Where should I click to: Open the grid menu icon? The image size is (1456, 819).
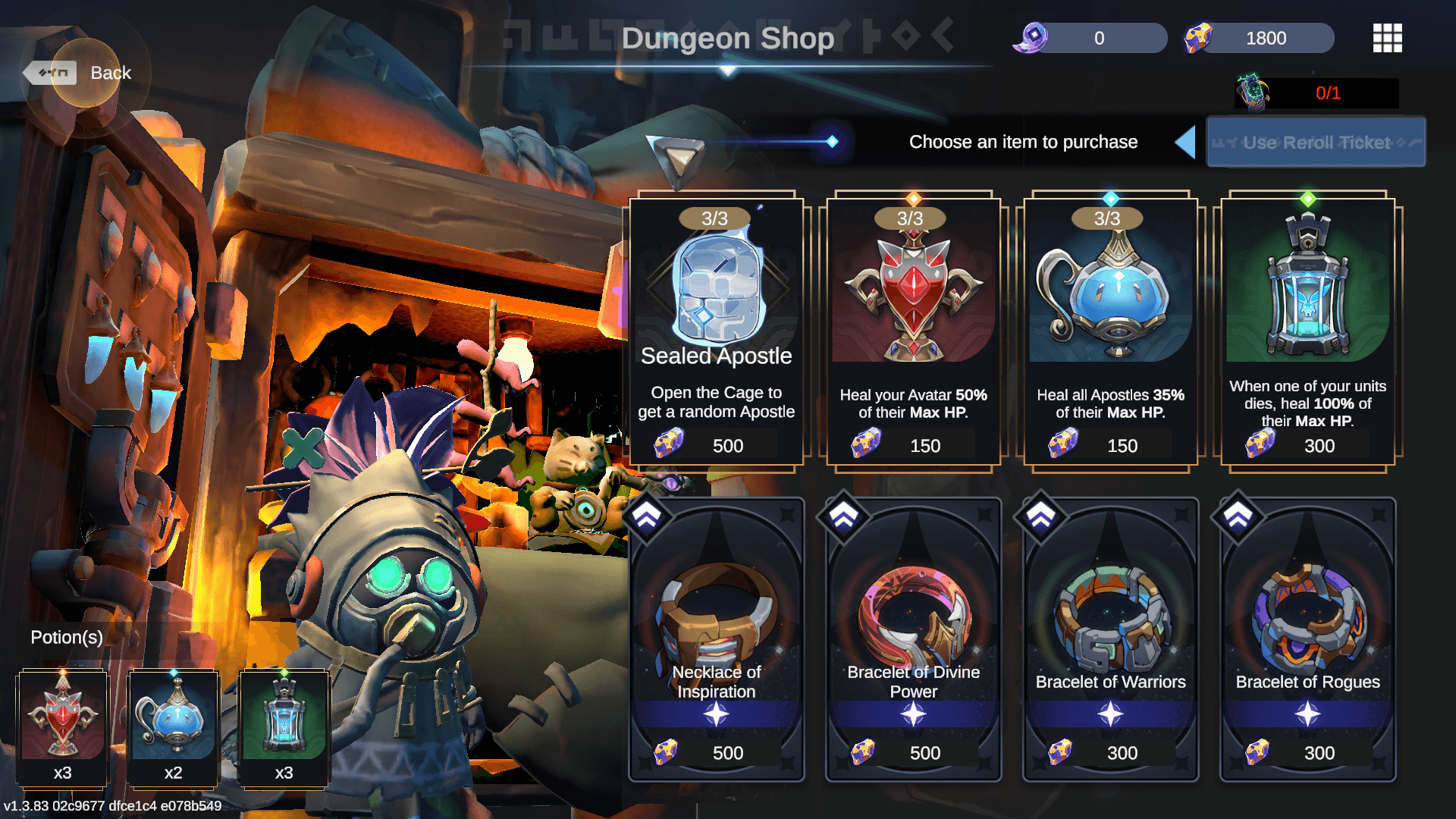point(1387,38)
